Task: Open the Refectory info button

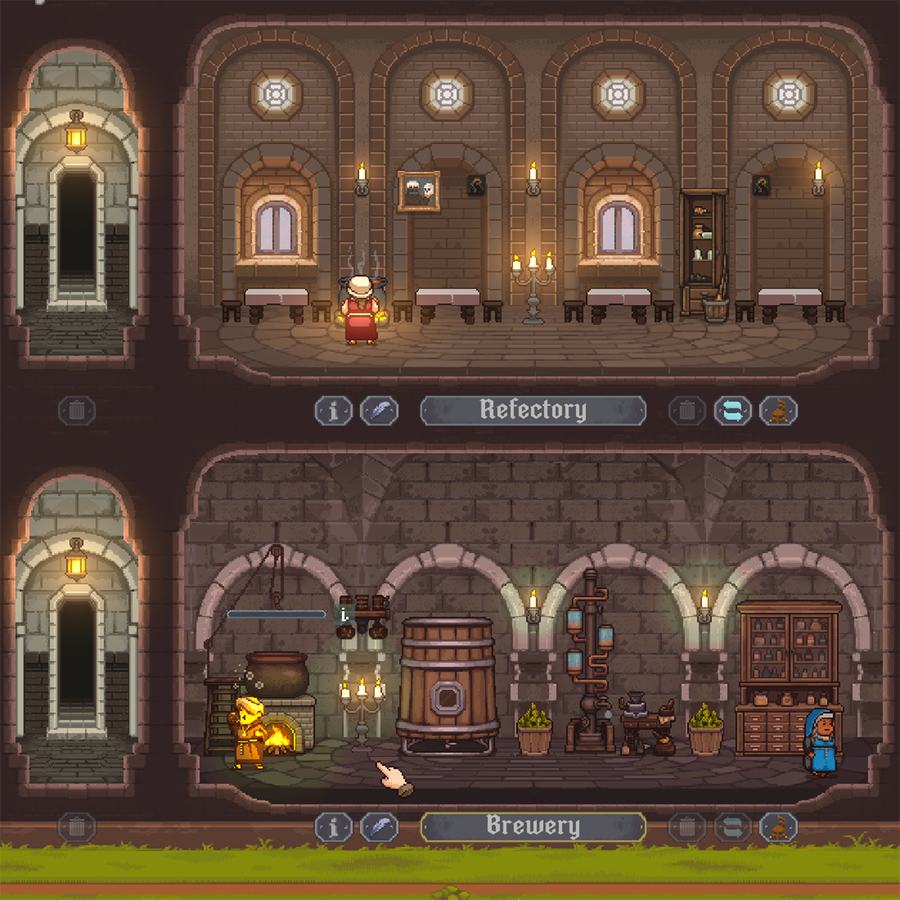Action: pos(333,411)
